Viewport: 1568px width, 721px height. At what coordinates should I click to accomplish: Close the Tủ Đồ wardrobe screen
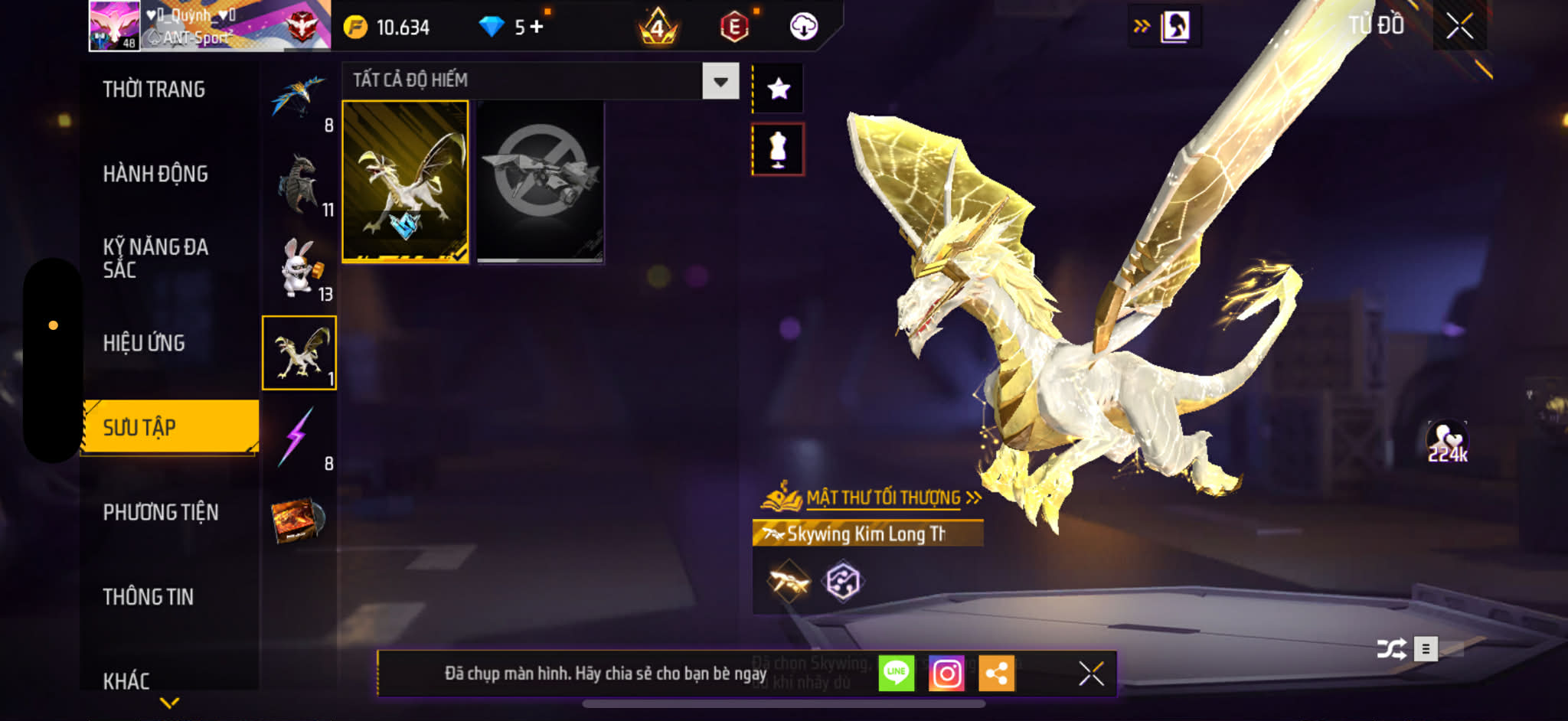(x=1459, y=27)
